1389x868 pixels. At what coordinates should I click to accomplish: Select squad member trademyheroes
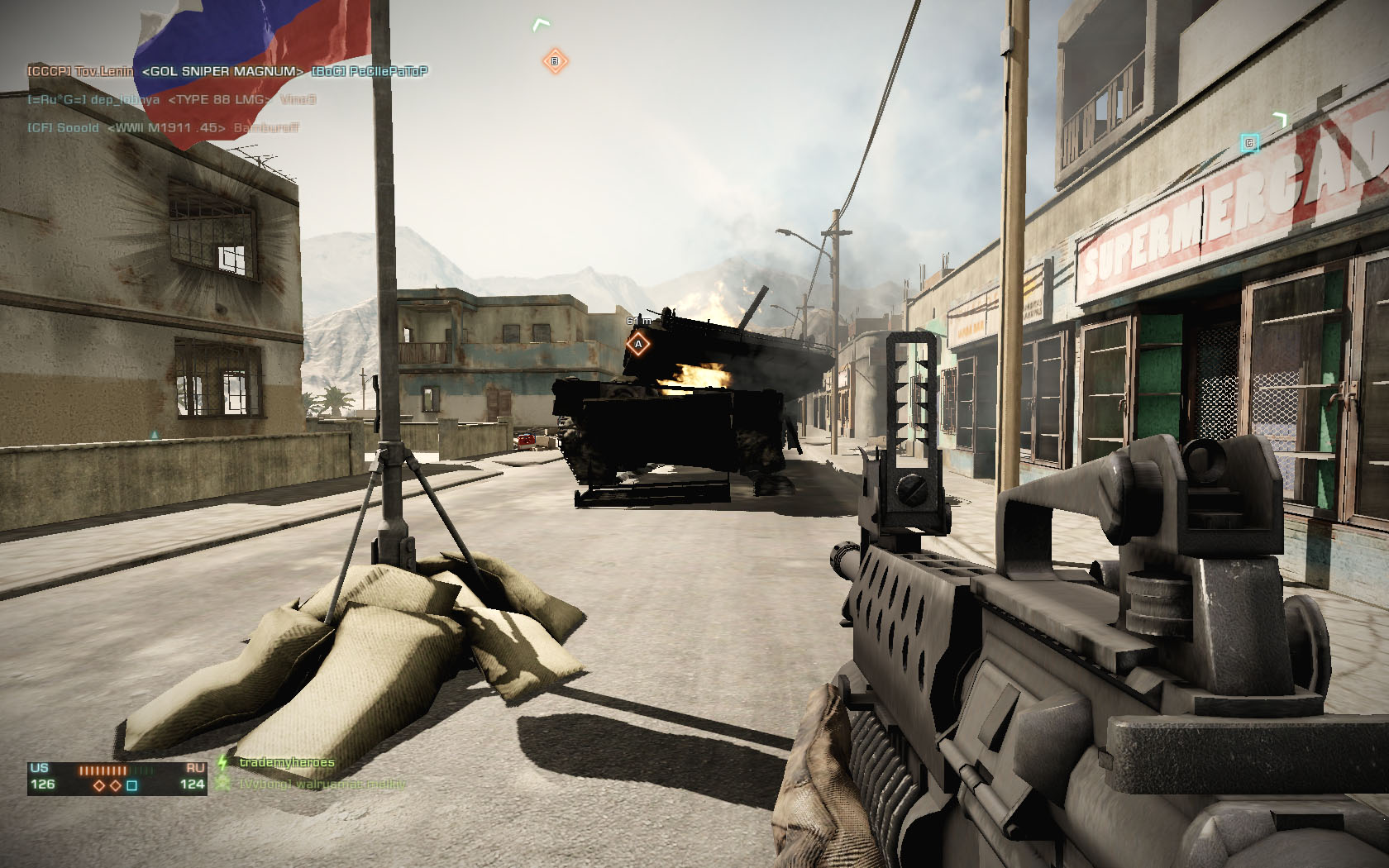pos(286,762)
